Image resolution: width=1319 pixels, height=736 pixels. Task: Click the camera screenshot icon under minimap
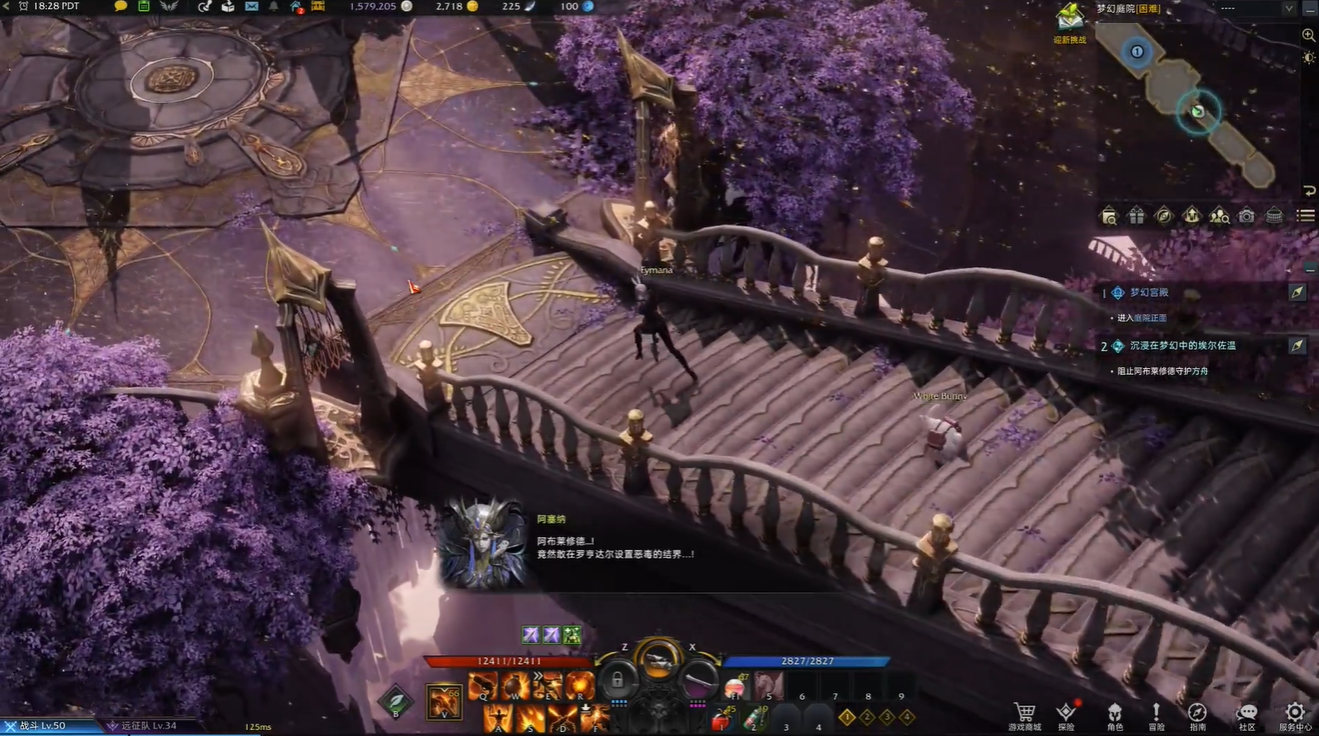point(1246,216)
